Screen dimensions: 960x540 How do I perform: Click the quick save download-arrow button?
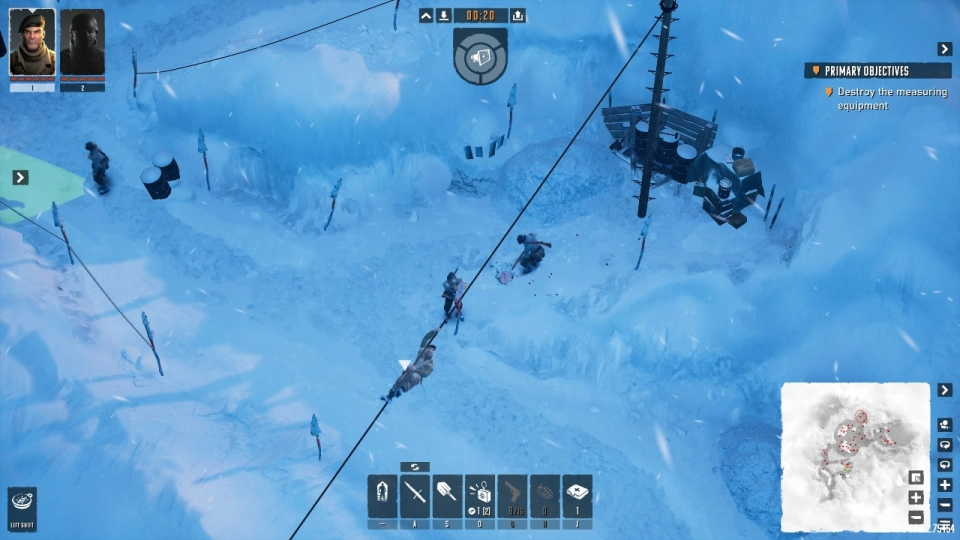pos(444,15)
